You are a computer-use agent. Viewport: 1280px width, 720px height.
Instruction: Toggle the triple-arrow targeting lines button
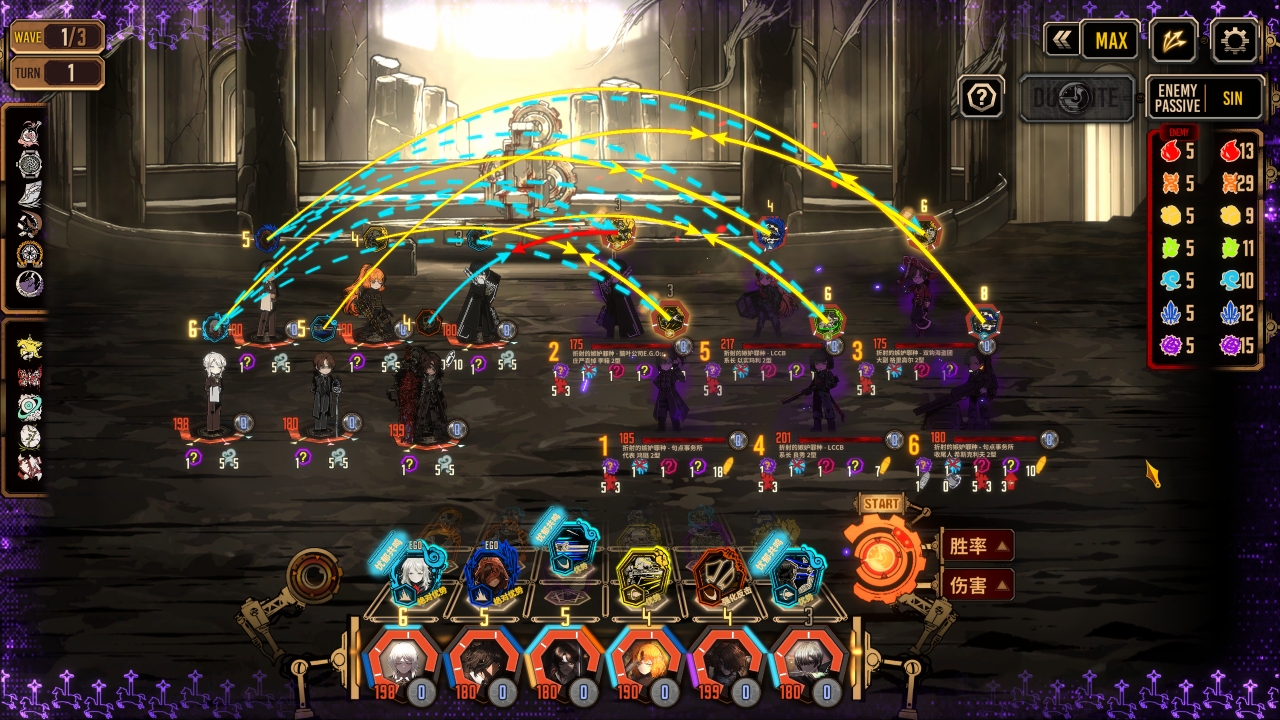pyautogui.click(x=1173, y=41)
